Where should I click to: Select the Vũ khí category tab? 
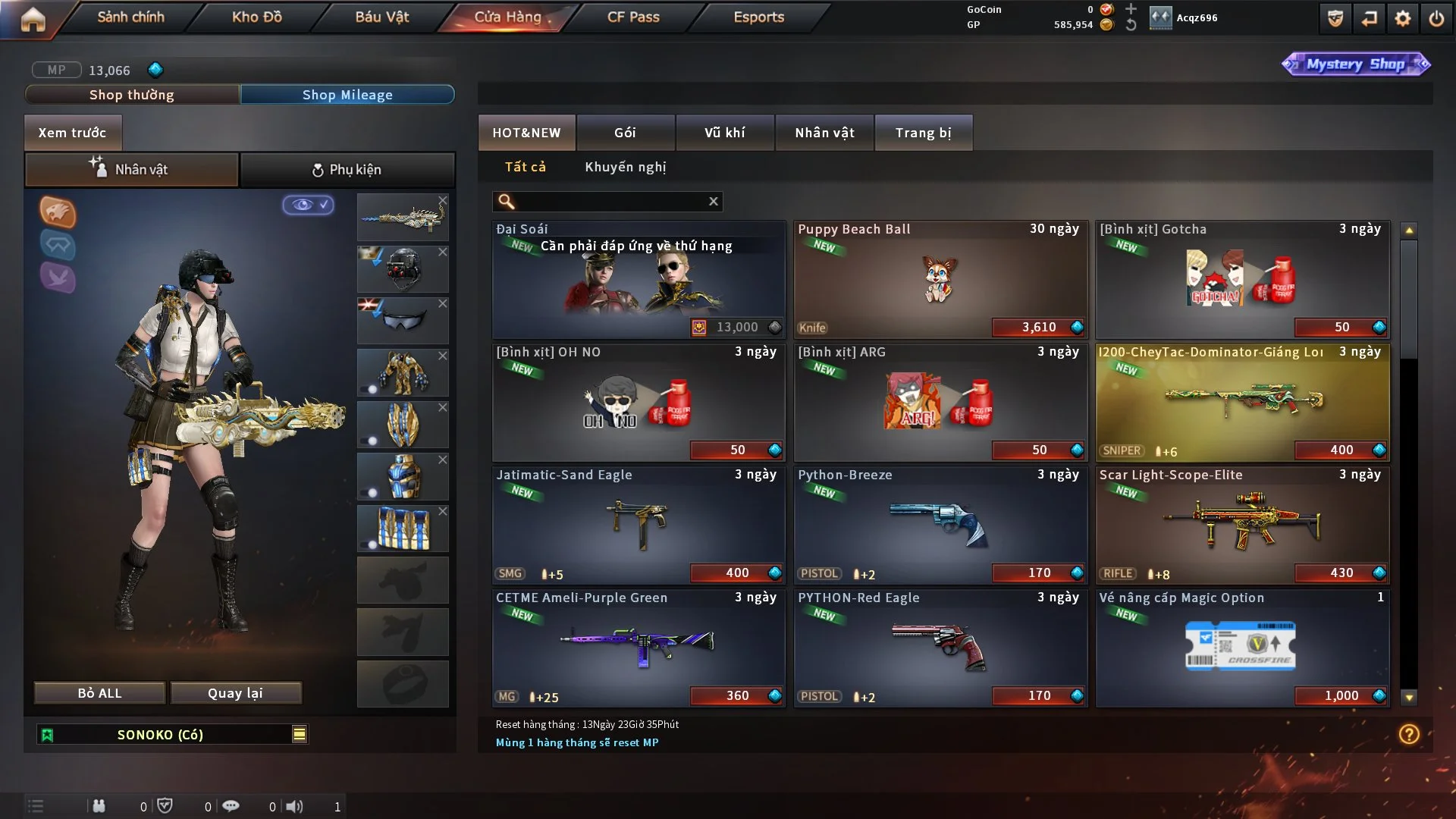(x=724, y=133)
